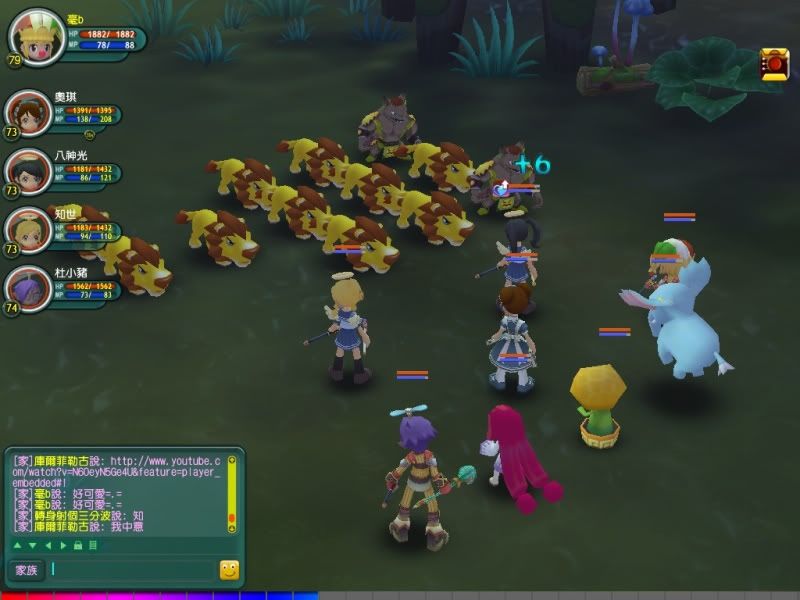Select party member 知世's portrait
Image resolution: width=800 pixels, height=600 pixels.
(x=28, y=230)
